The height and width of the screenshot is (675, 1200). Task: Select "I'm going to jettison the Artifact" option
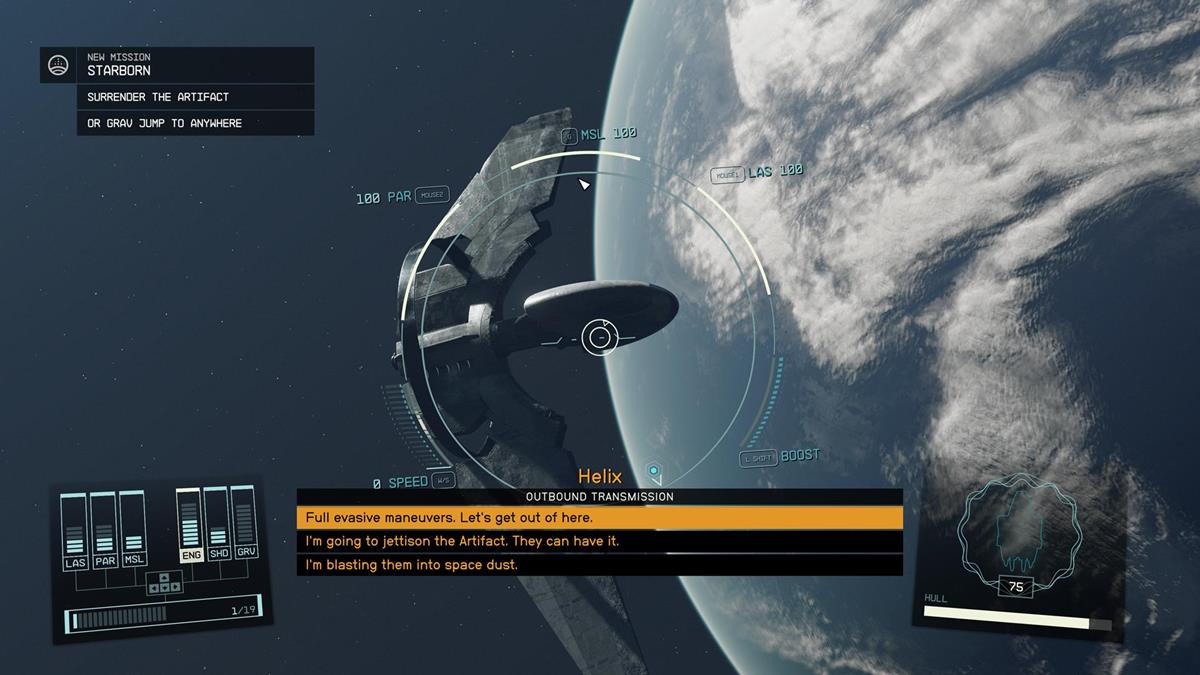[599, 541]
